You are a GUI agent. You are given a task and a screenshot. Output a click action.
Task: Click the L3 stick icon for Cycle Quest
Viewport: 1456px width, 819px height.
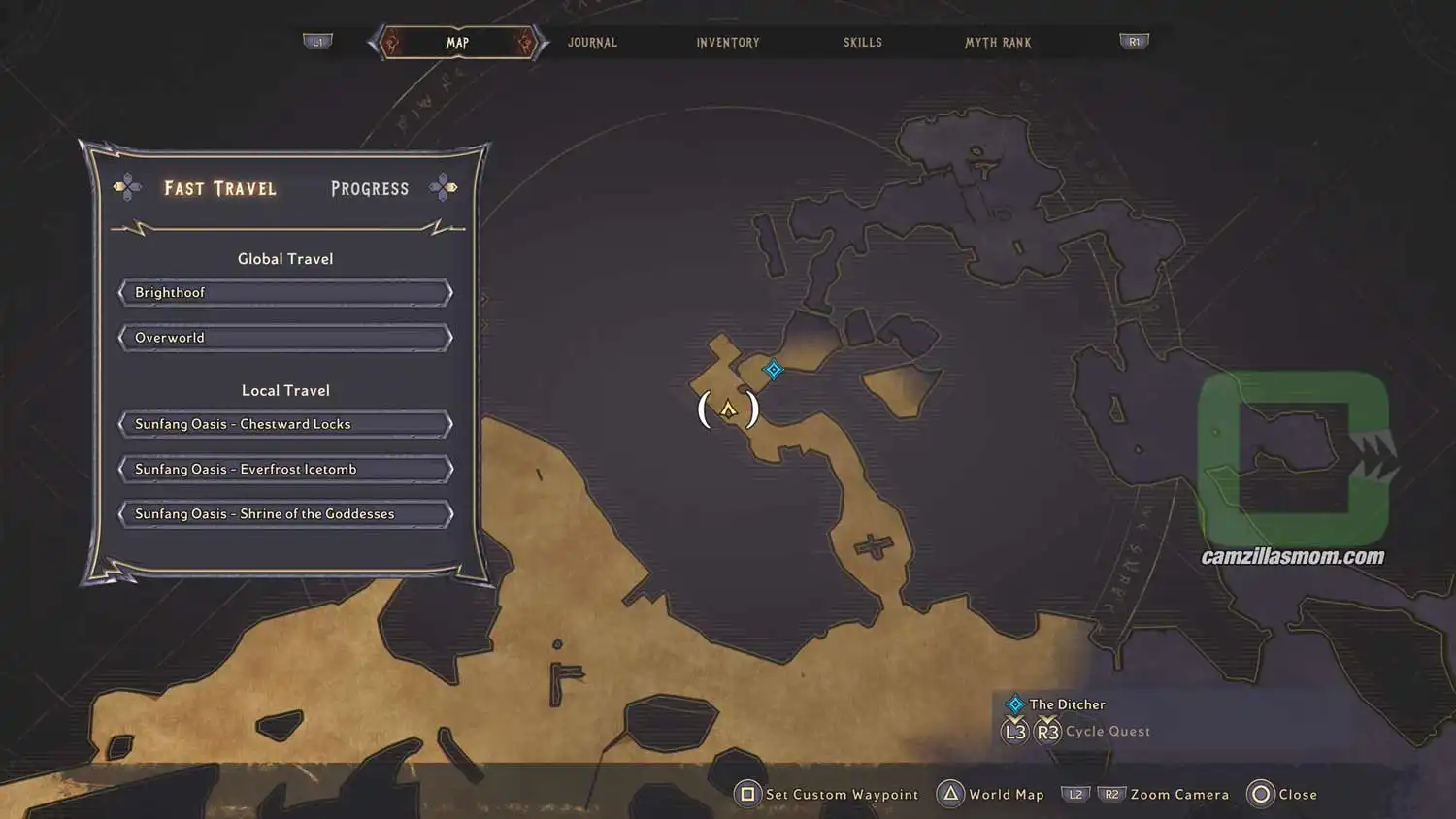(x=1015, y=731)
